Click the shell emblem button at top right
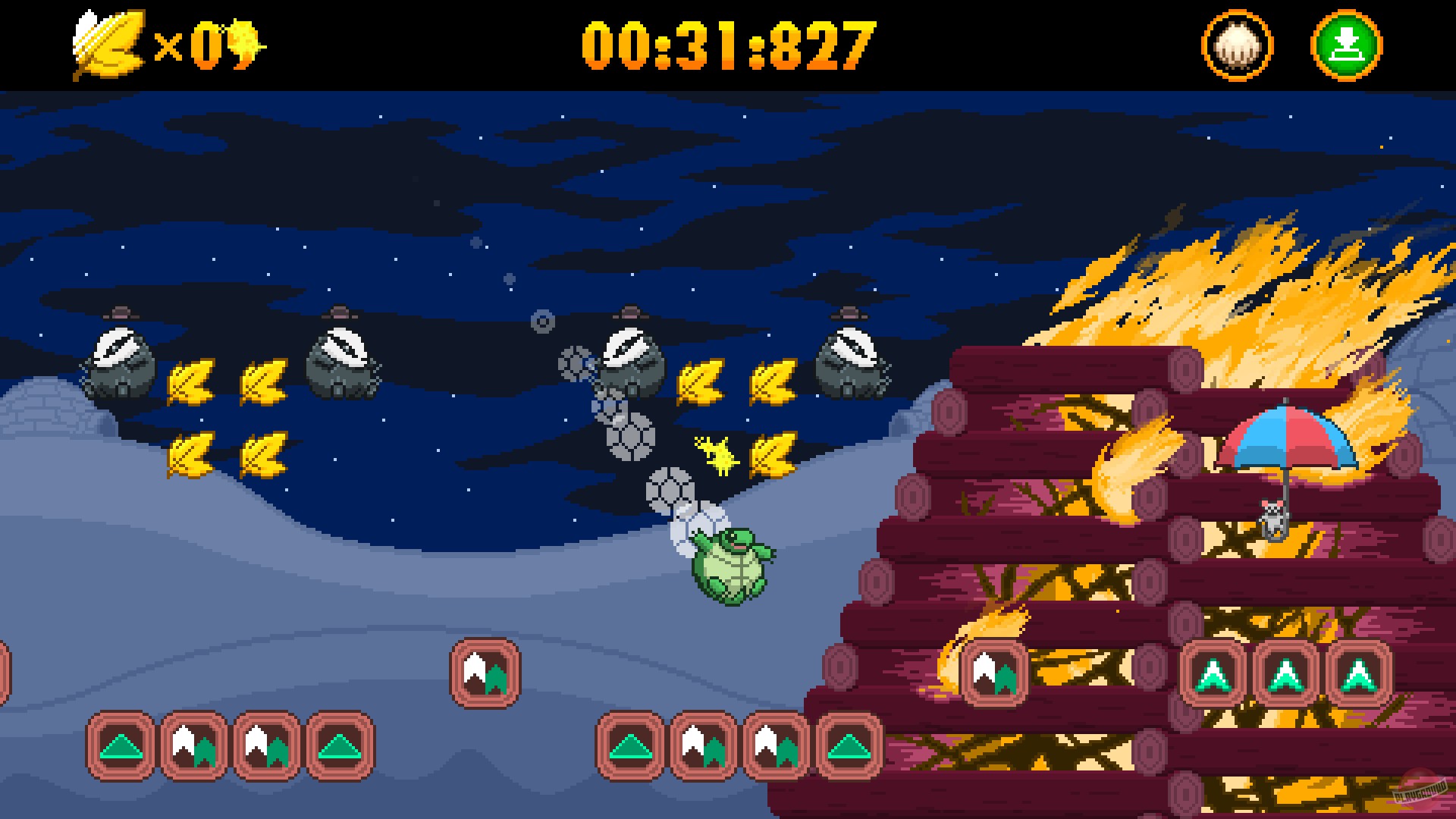The width and height of the screenshot is (1456, 819). pos(1238,43)
